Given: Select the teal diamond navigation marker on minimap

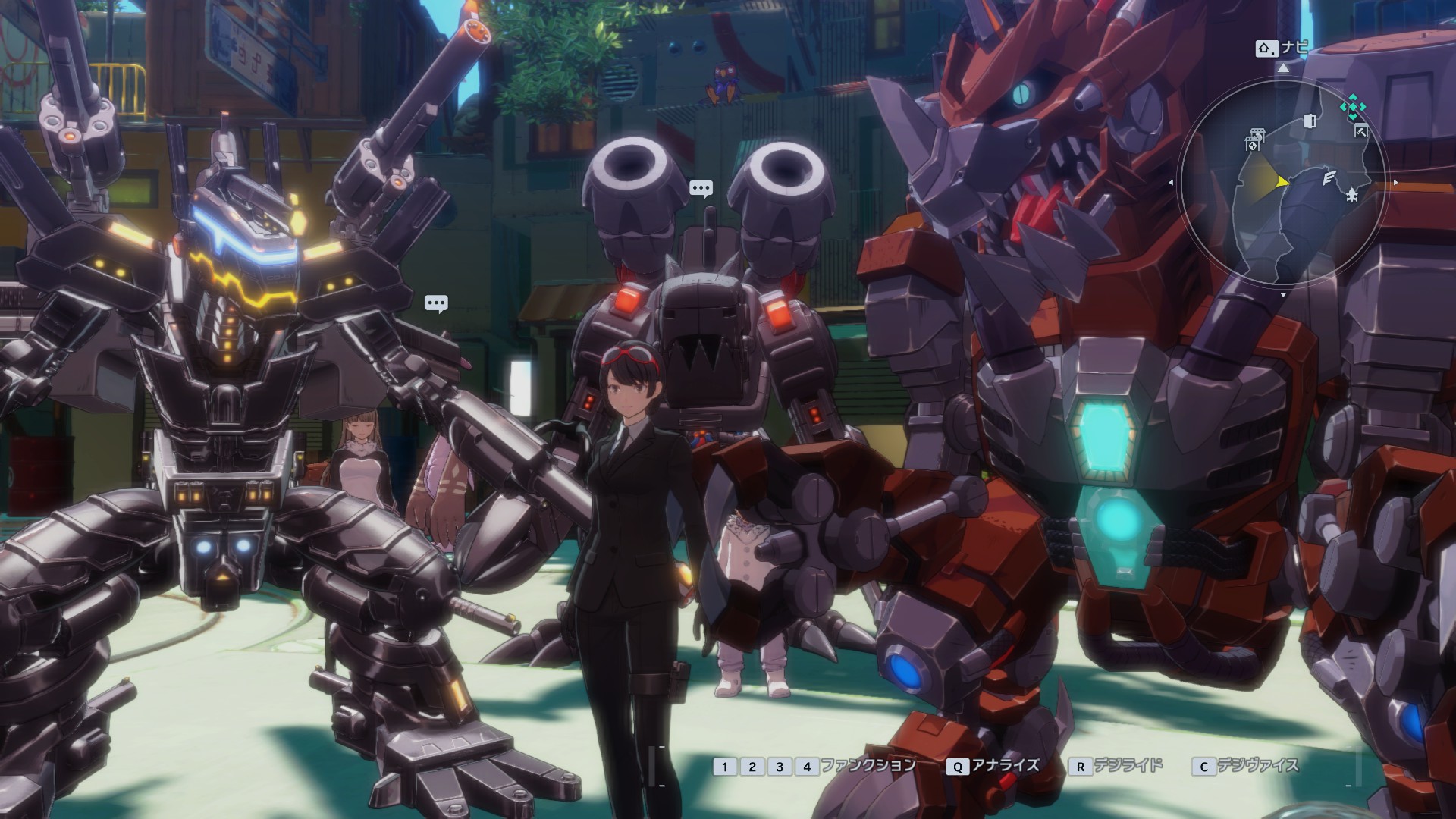Looking at the screenshot, I should coord(1351,108).
